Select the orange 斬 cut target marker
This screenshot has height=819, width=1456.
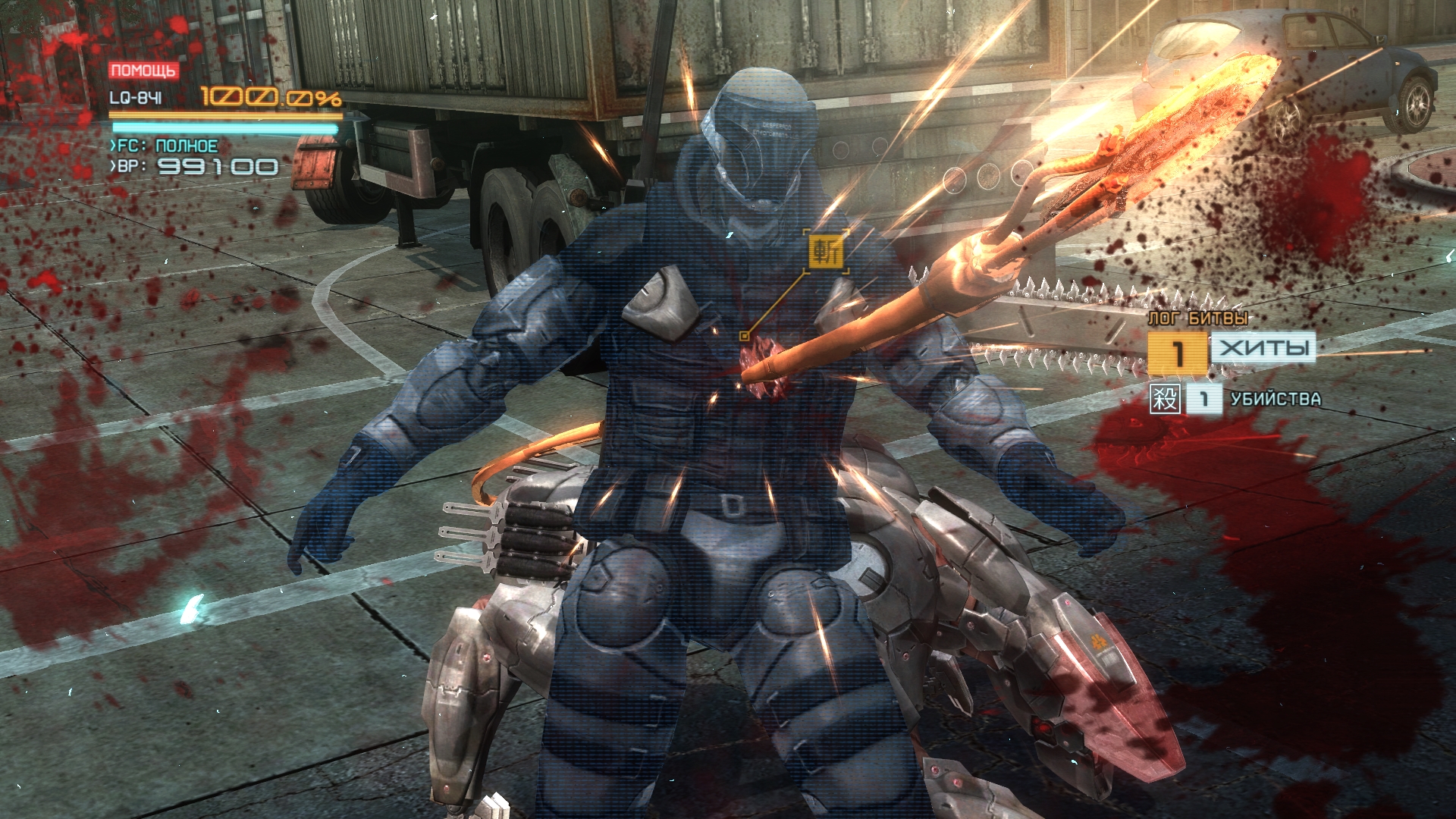825,250
